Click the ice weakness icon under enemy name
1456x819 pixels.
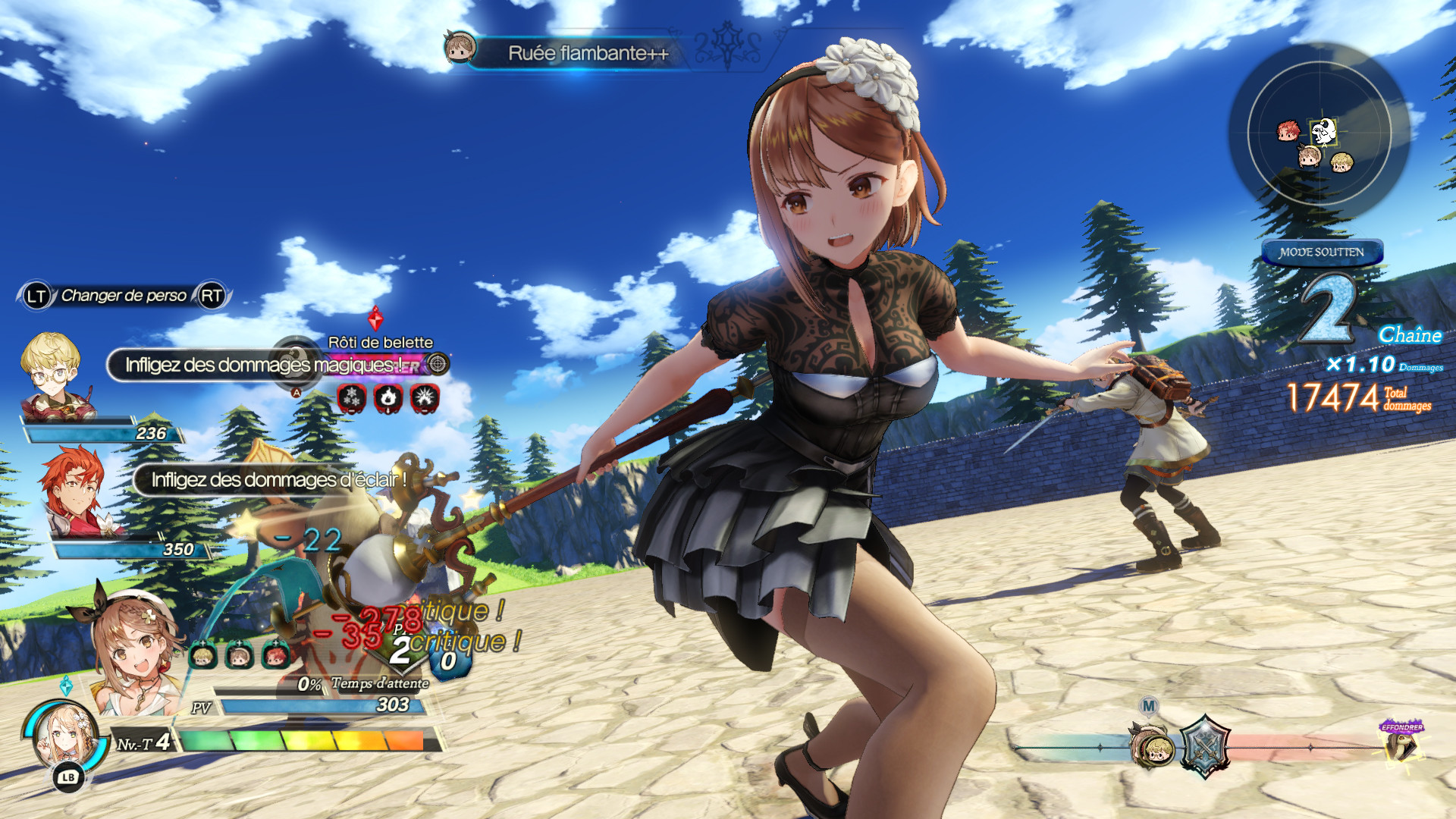click(352, 397)
